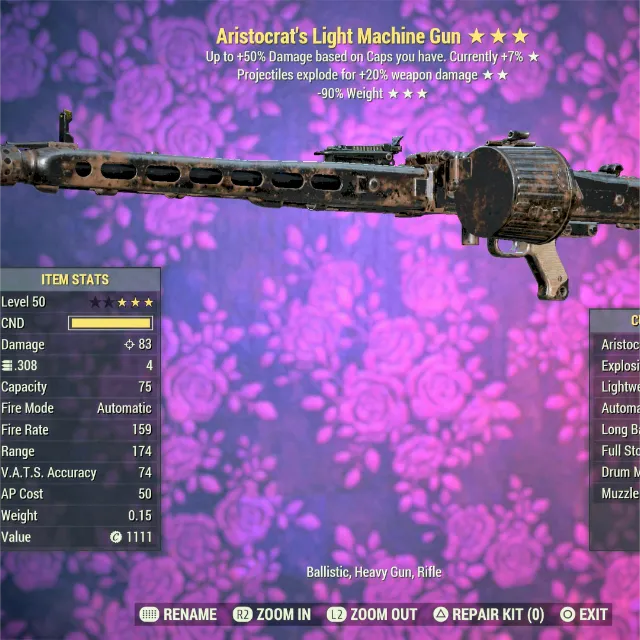This screenshot has width=640, height=640.
Task: Select the Zoom In action
Action: (272, 614)
